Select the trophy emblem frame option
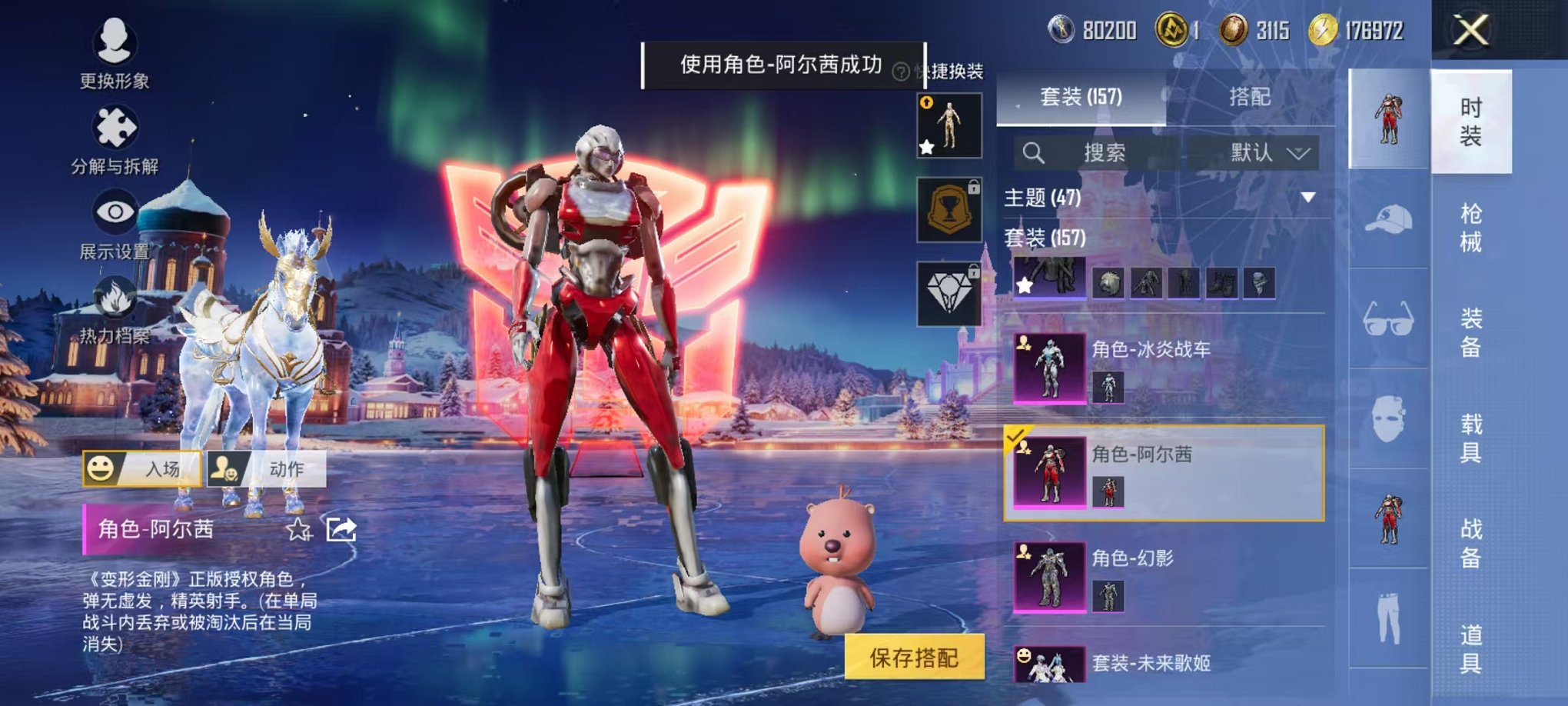Screen dimensions: 1568x706 (x=950, y=208)
